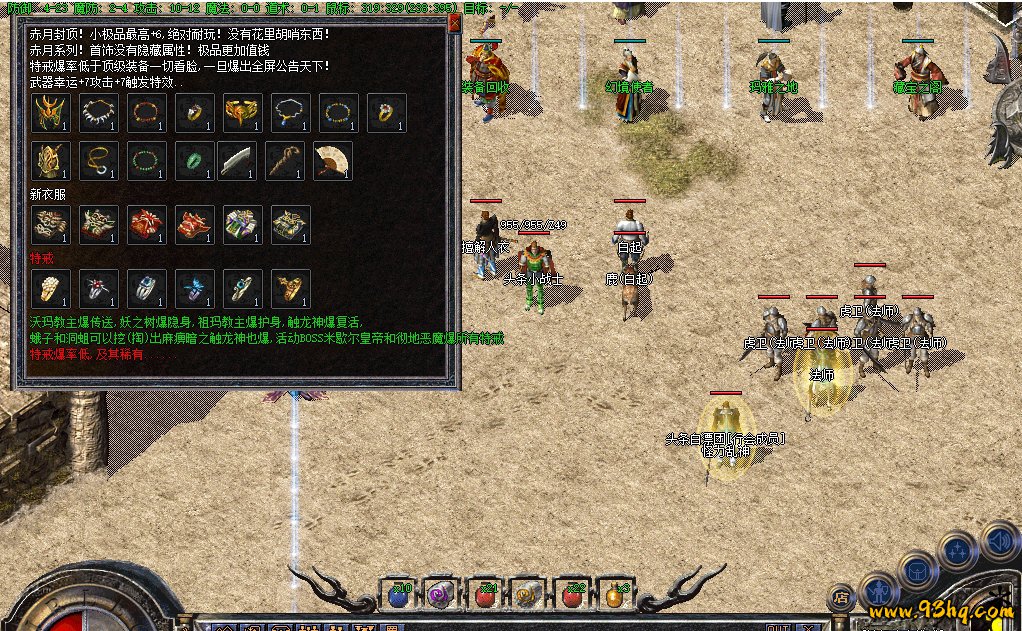This screenshot has height=631, width=1022.
Task: Select the green jade bead bracelet
Action: [x=147, y=161]
